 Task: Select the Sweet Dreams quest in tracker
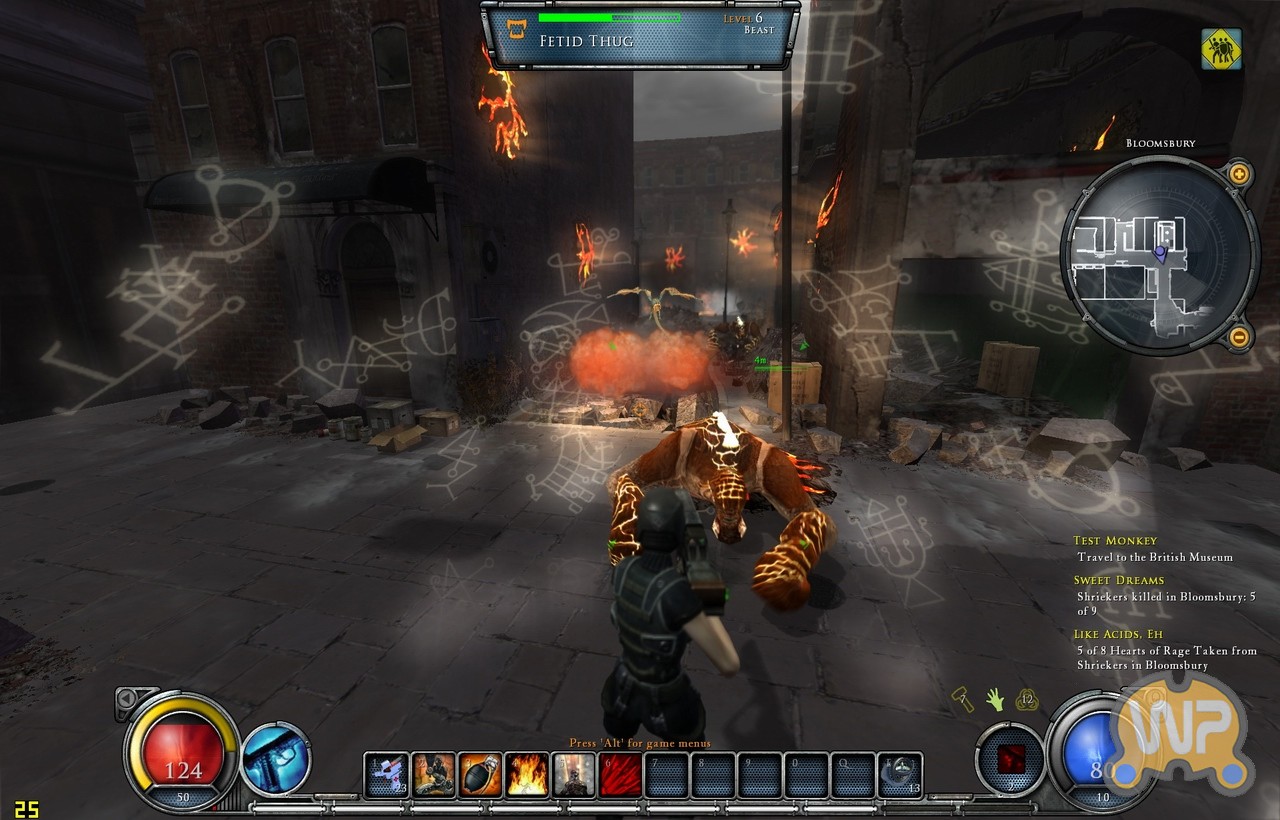point(1118,580)
